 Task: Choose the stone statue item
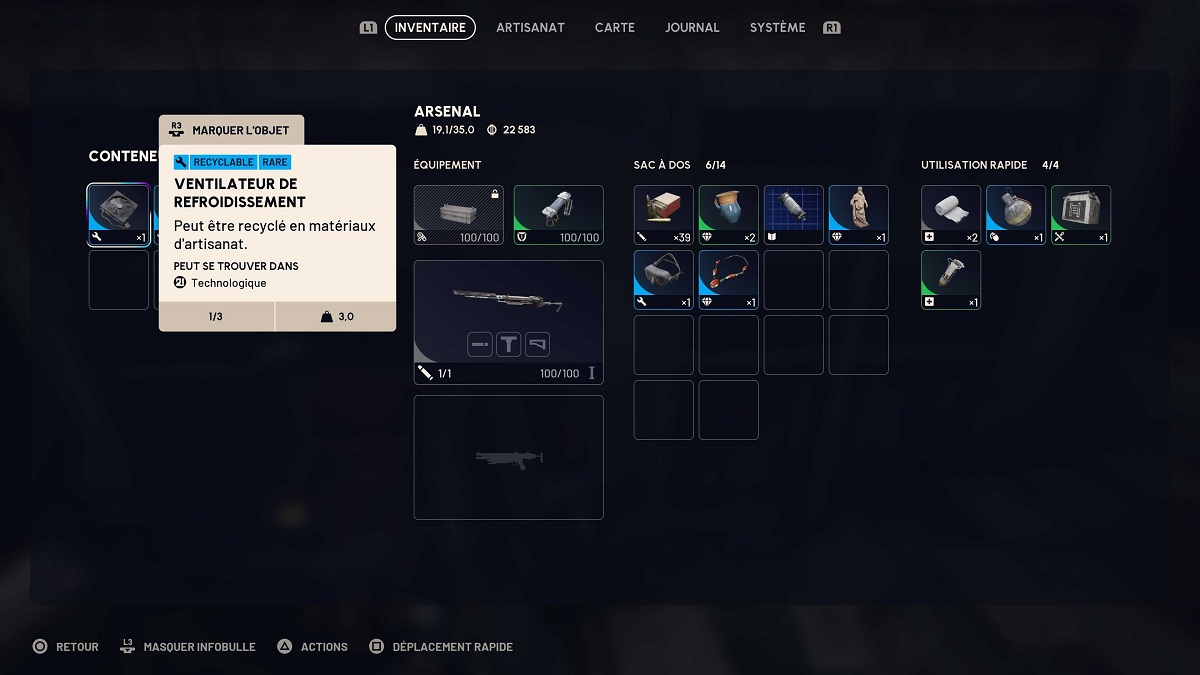pyautogui.click(x=859, y=215)
